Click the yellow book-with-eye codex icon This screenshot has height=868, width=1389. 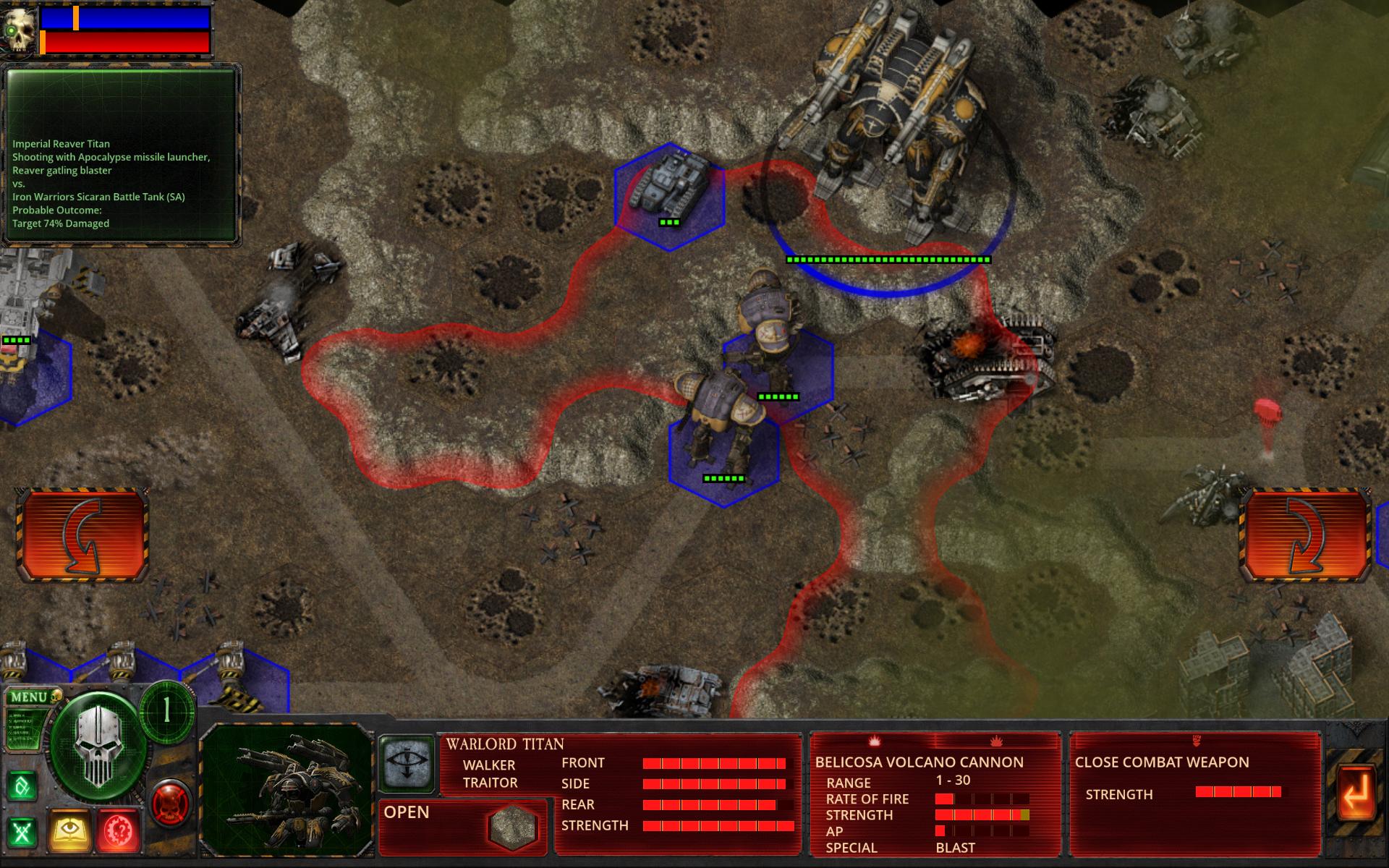69,828
